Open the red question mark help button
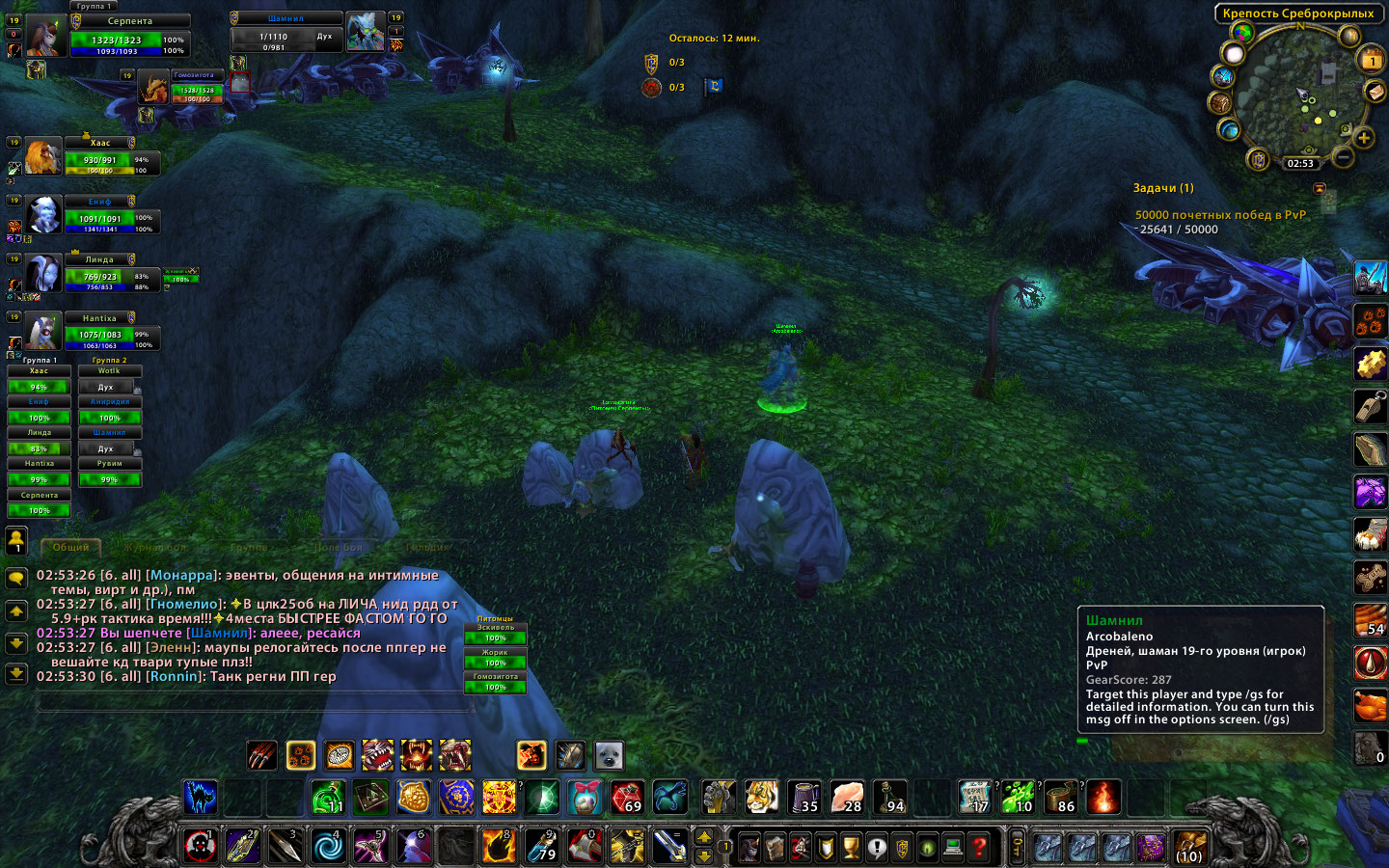Screen dimensions: 1389x868 point(980,847)
